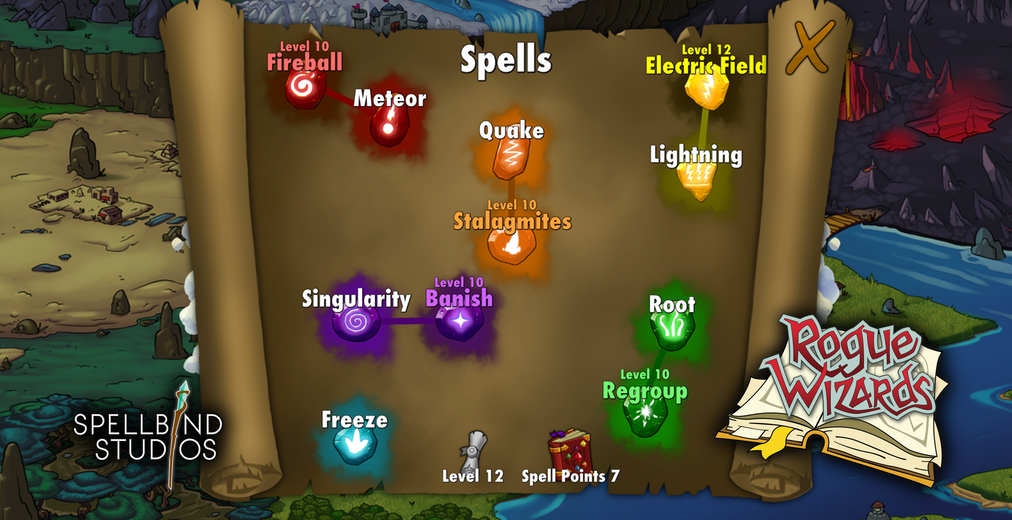Click the scroll icon above Level 12

pos(475,449)
